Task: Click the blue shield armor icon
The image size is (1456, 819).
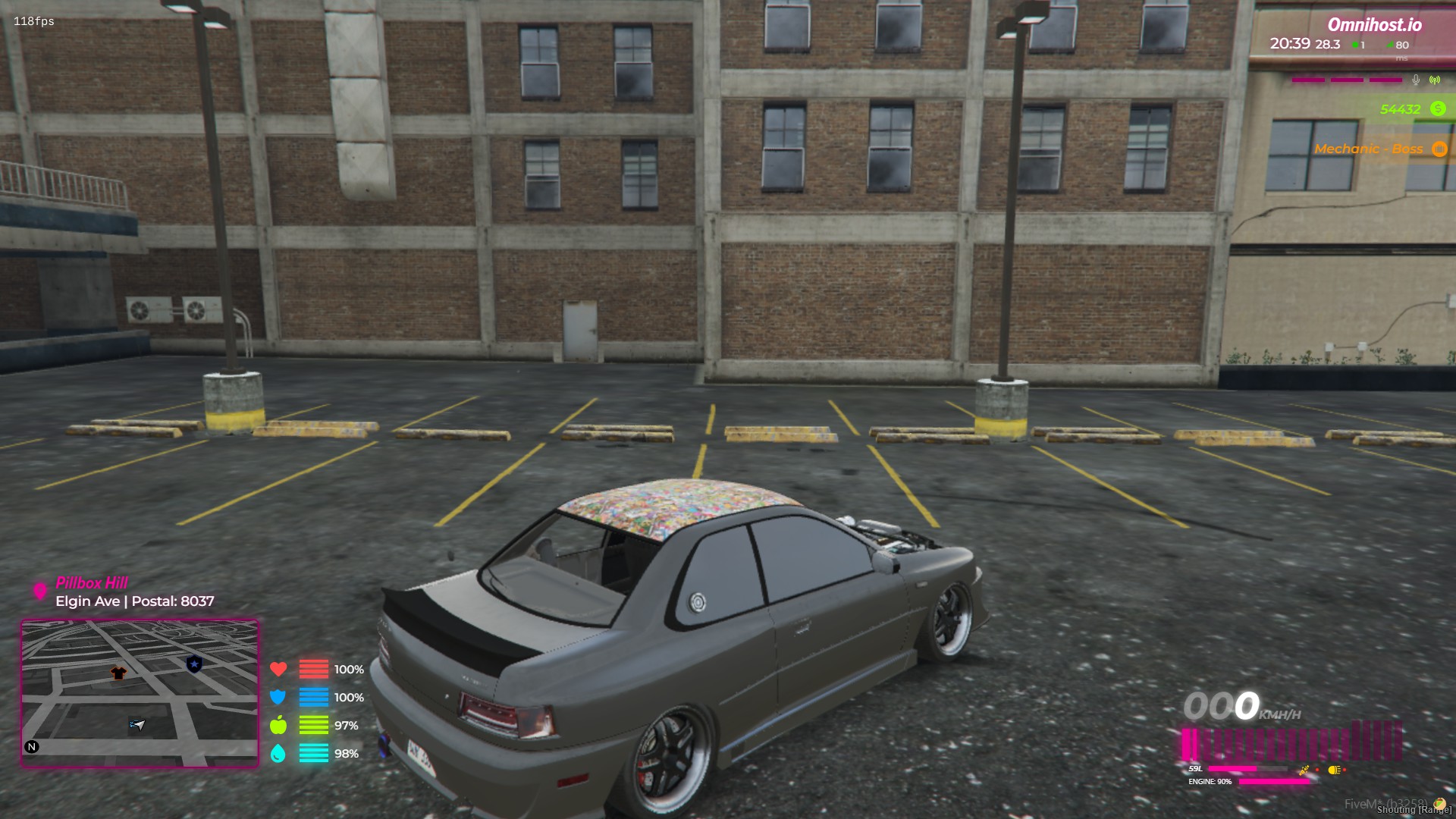Action: tap(278, 697)
